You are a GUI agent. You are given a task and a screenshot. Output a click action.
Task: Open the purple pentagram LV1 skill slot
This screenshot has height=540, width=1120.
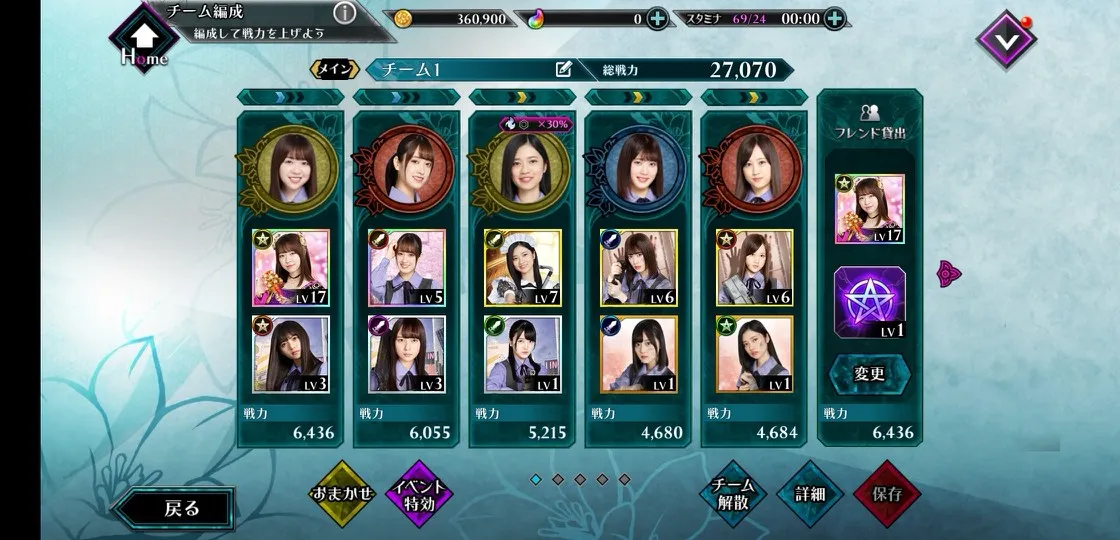point(870,303)
